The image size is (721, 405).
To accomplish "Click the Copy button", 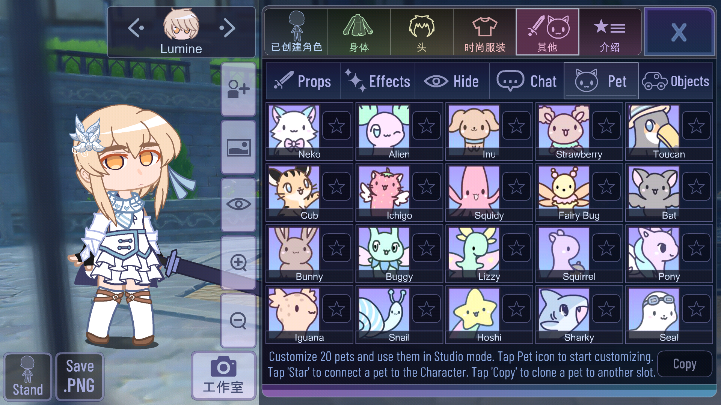I will pyautogui.click(x=685, y=364).
